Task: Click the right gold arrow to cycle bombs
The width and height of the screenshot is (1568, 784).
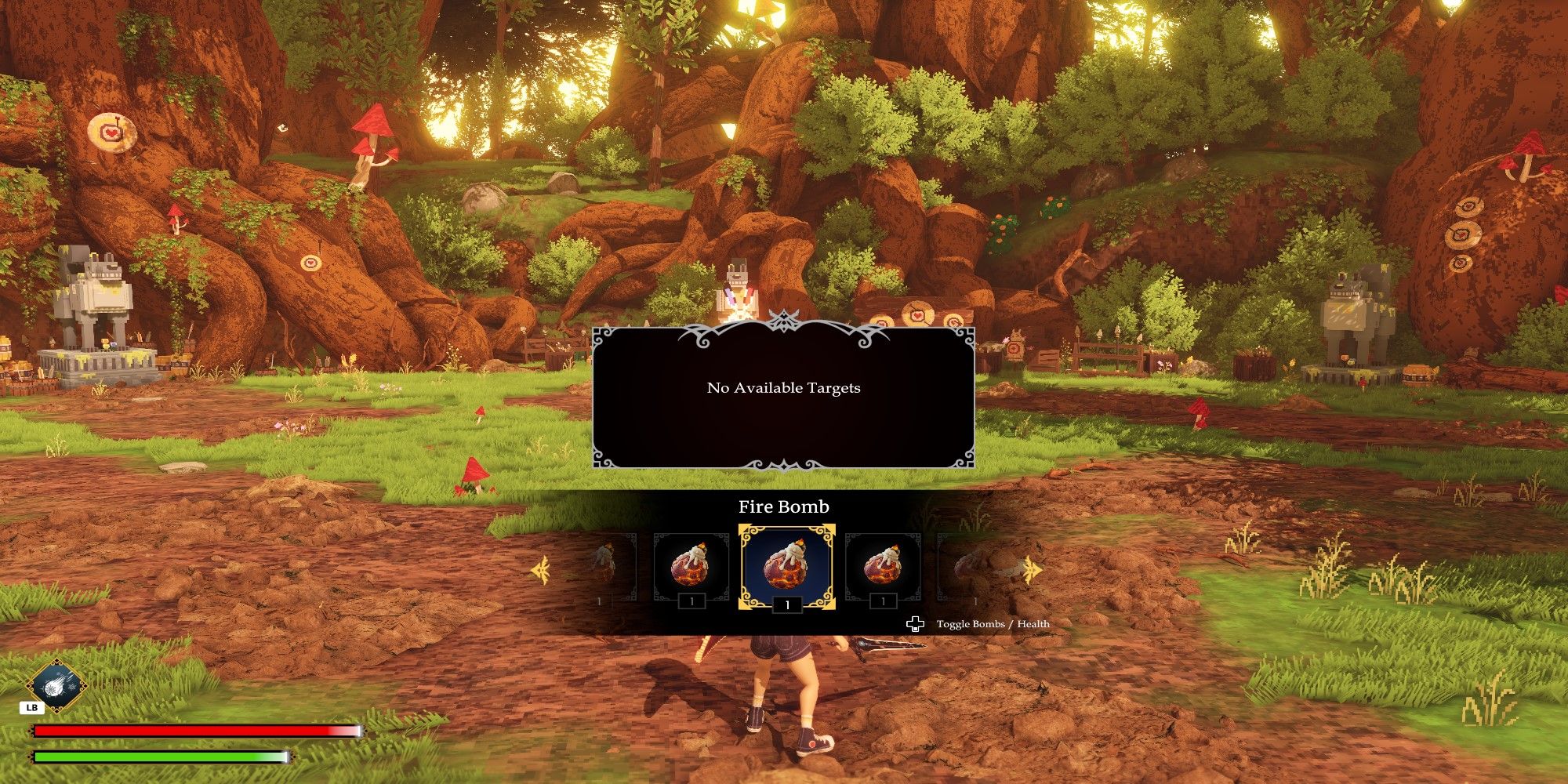Action: pos(1033,570)
